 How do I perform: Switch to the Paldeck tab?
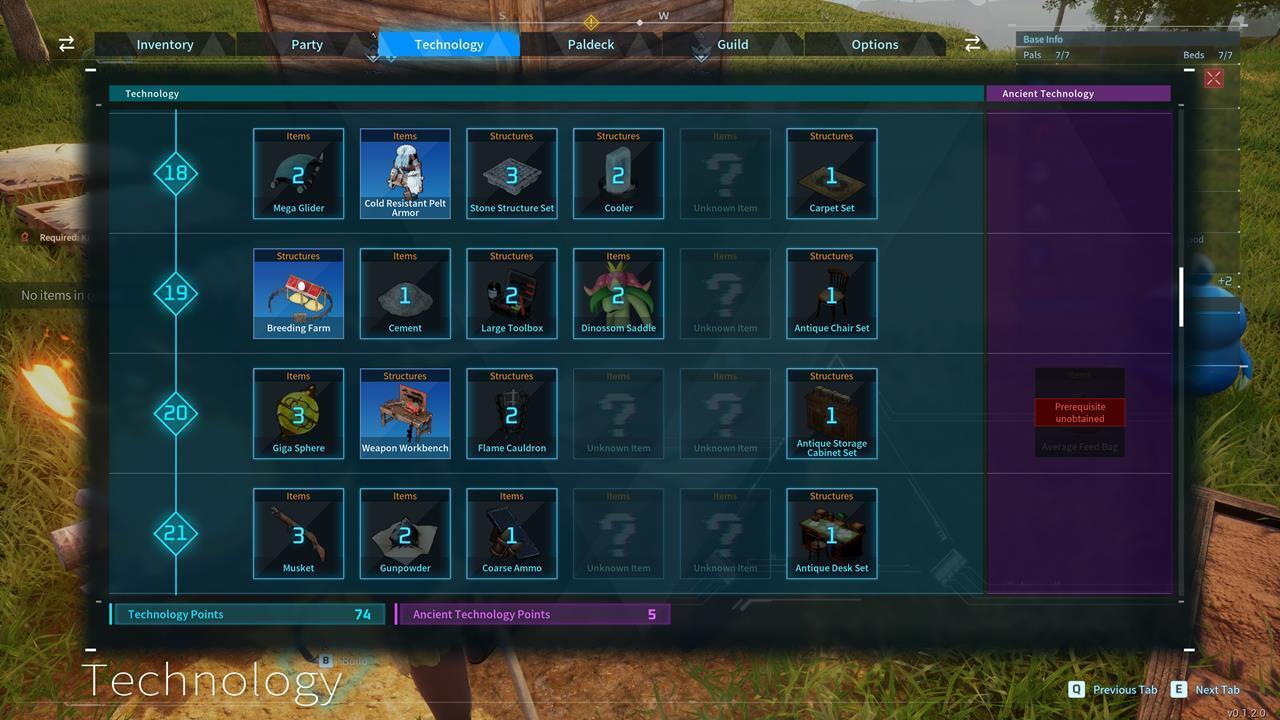coord(590,44)
